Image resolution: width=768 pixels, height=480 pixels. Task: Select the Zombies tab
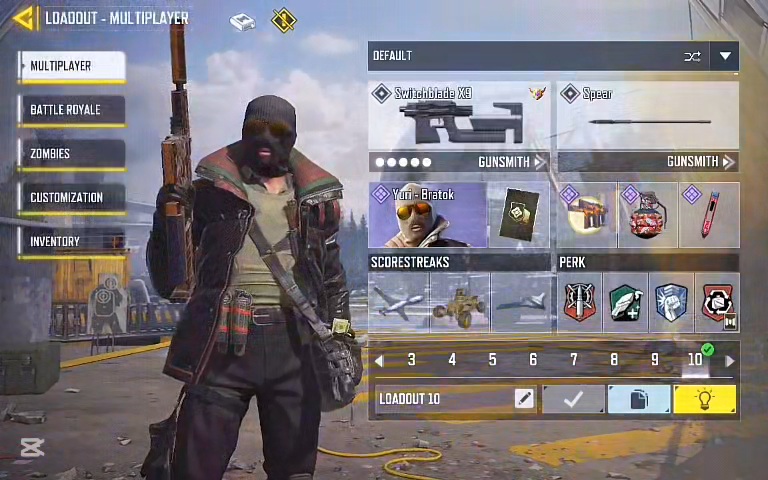(x=72, y=154)
